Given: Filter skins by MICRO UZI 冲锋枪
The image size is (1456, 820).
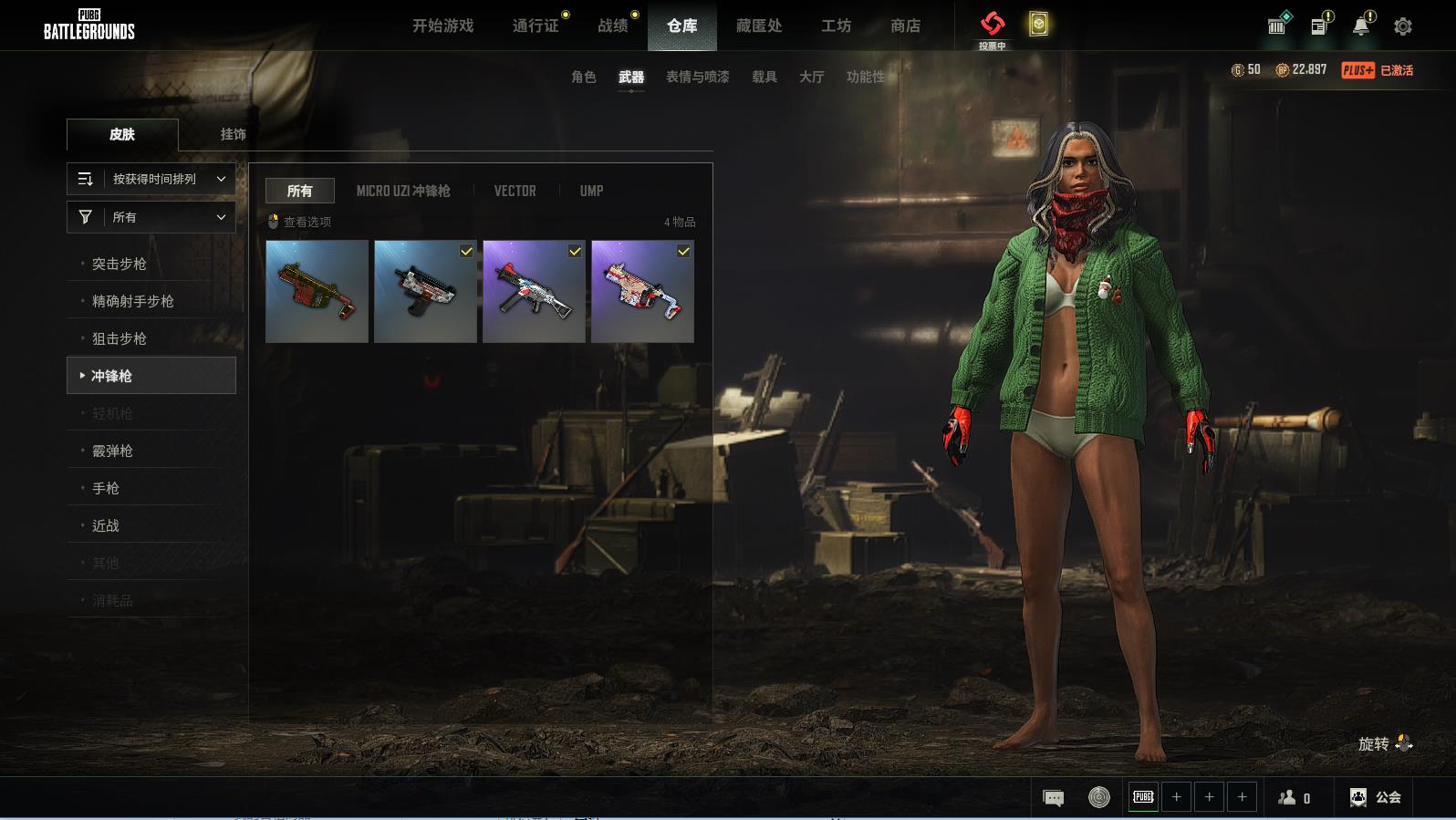Looking at the screenshot, I should 403,191.
